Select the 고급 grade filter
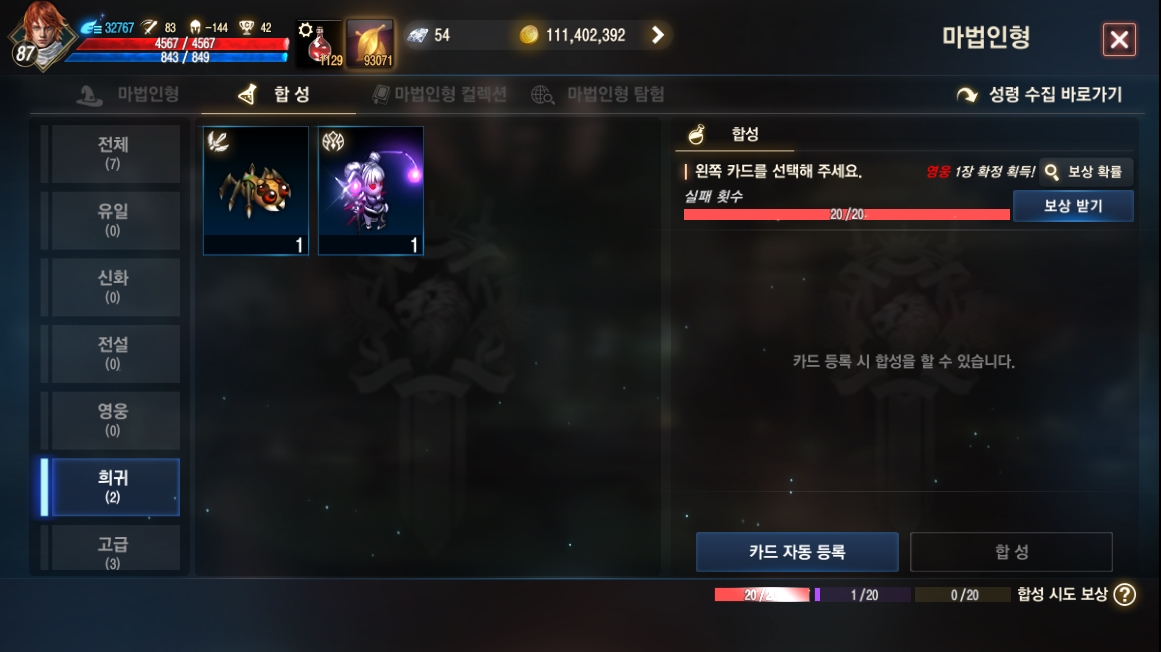 (x=112, y=549)
